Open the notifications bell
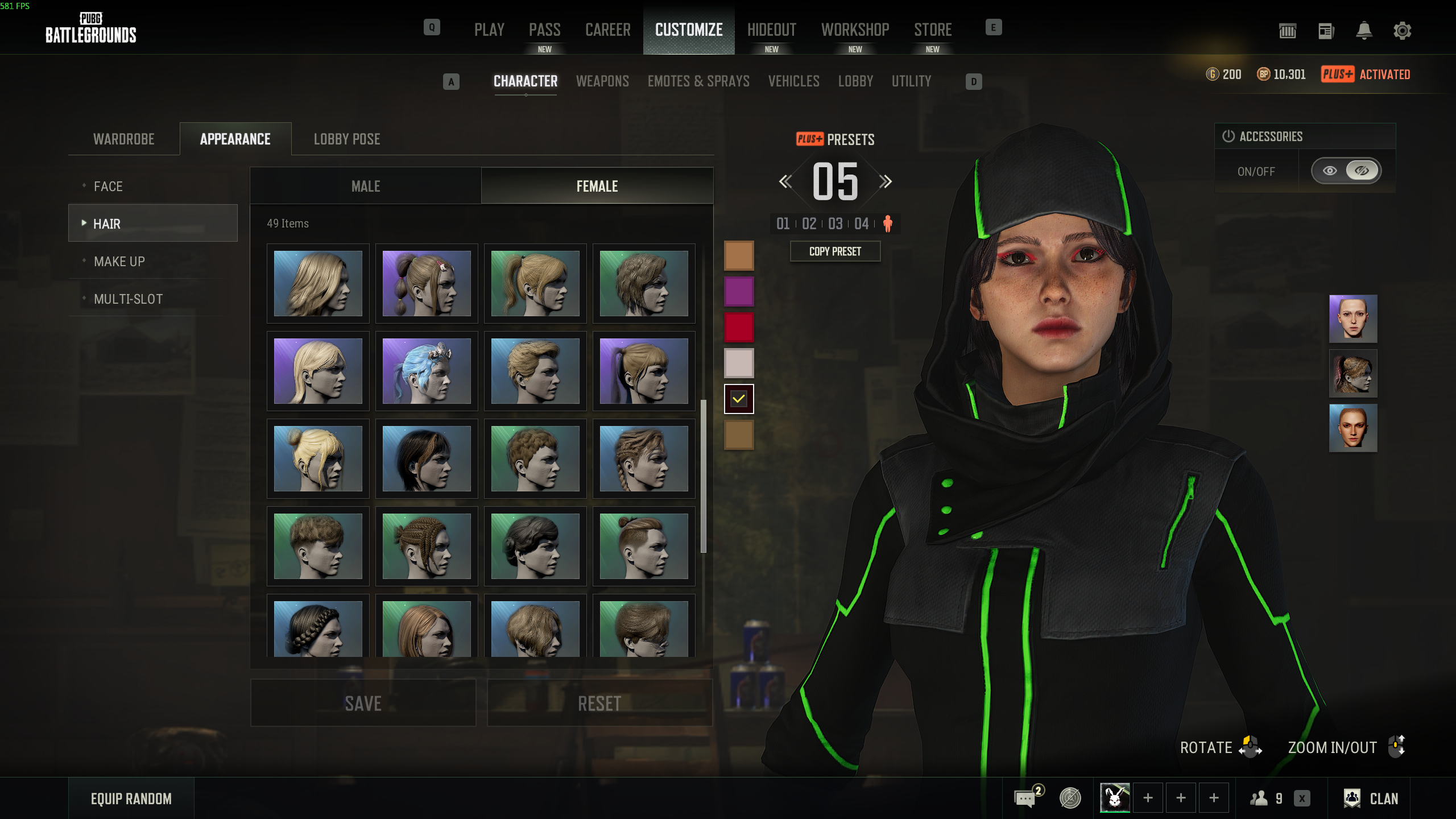 pos(1364,31)
